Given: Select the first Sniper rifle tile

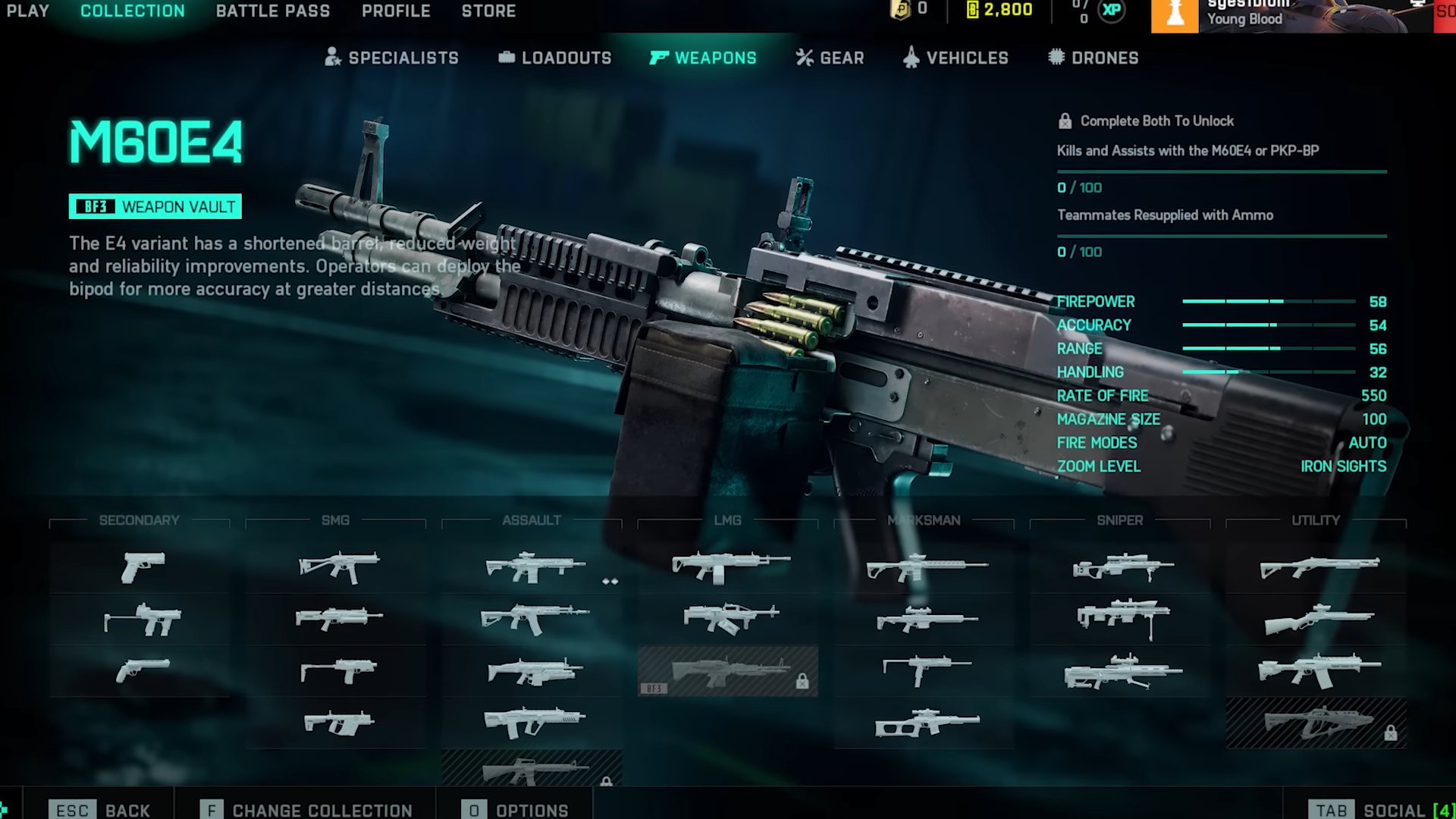Looking at the screenshot, I should coord(1120,566).
